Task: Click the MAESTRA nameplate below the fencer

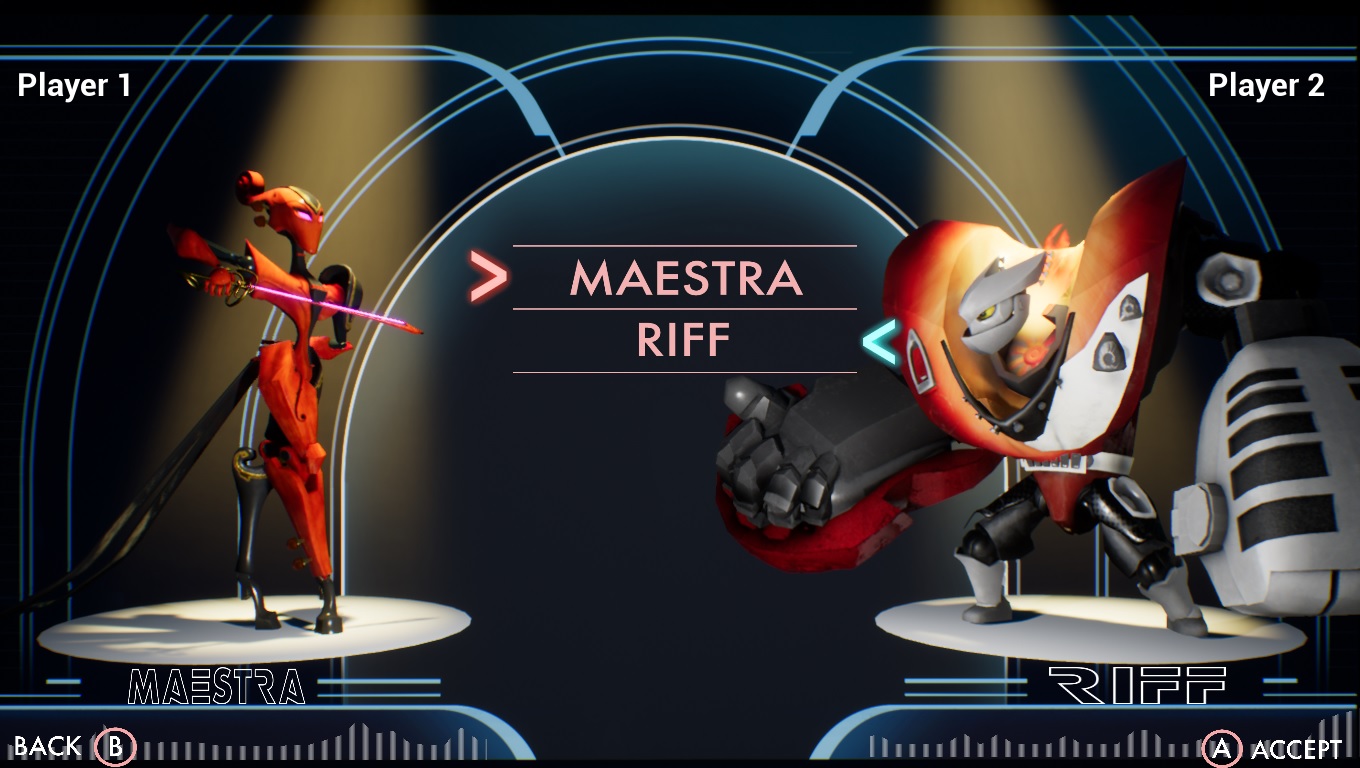Action: [214, 685]
